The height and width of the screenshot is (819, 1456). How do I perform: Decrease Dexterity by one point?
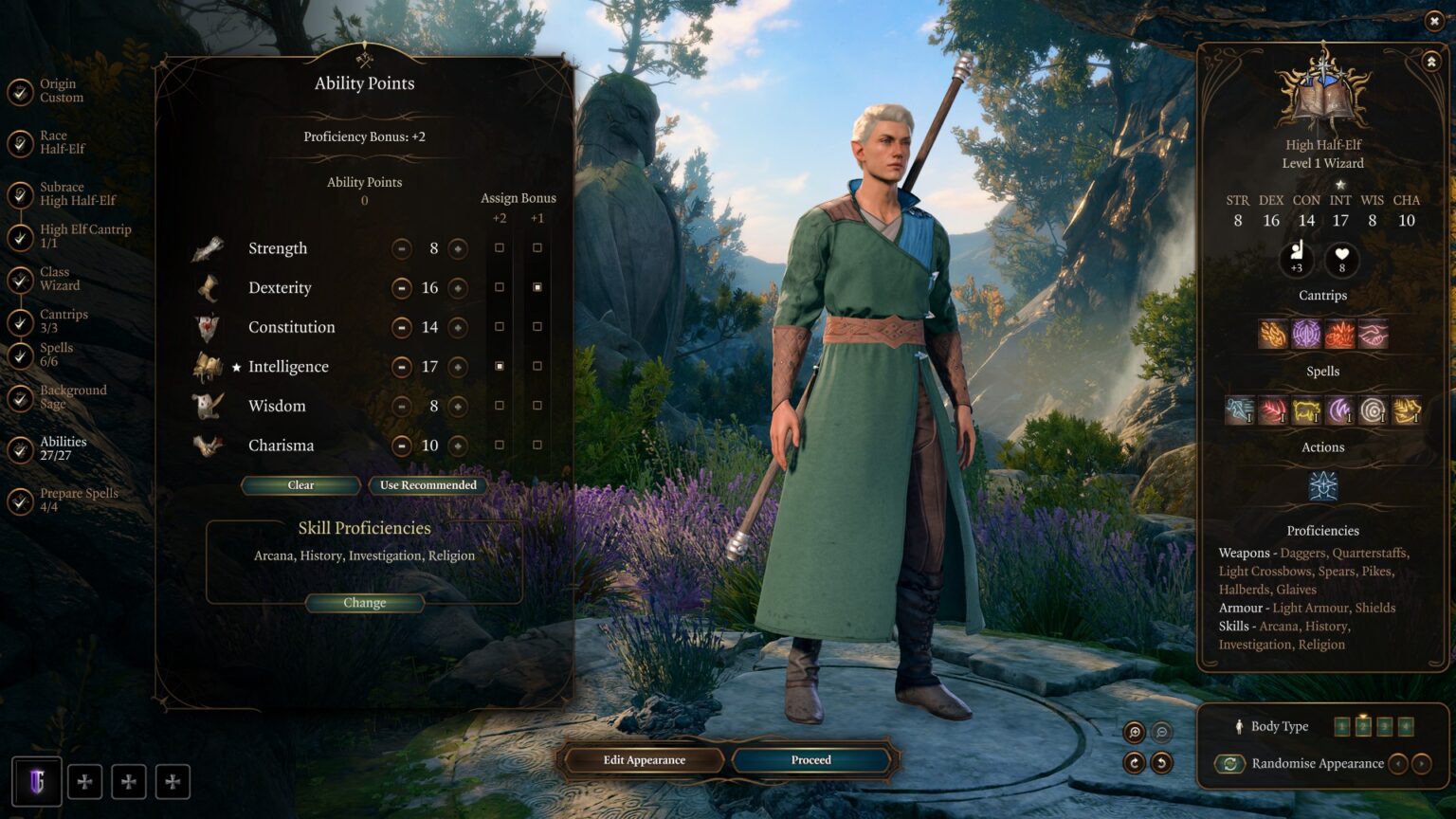402,288
